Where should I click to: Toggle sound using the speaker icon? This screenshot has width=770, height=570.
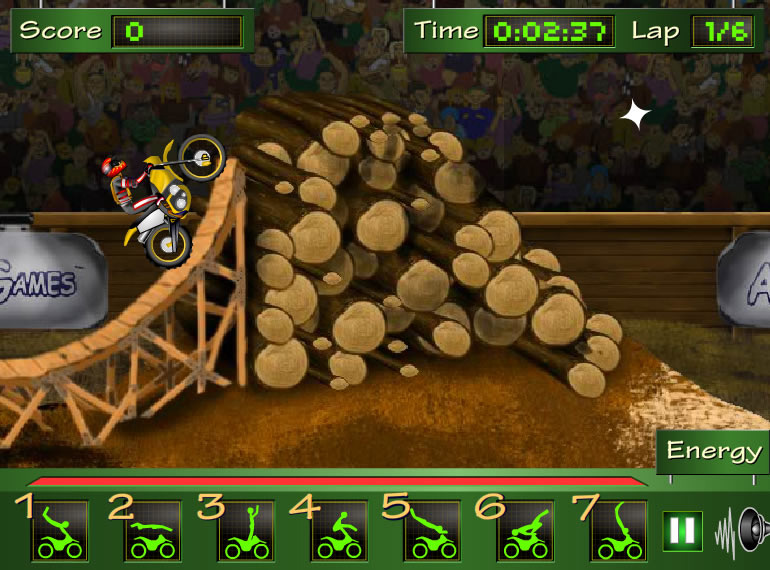(742, 529)
